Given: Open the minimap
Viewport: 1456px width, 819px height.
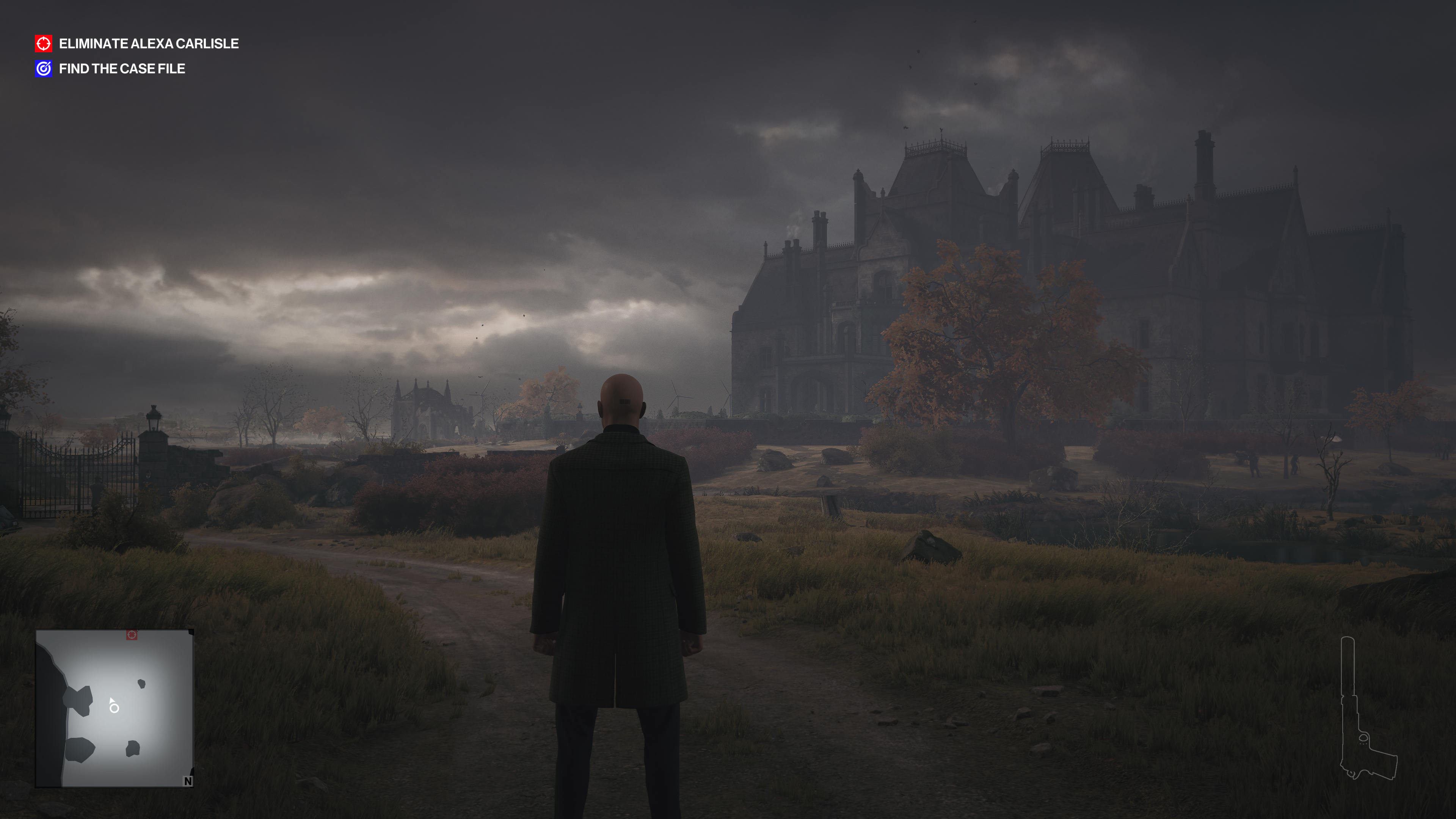Looking at the screenshot, I should pos(115,708).
